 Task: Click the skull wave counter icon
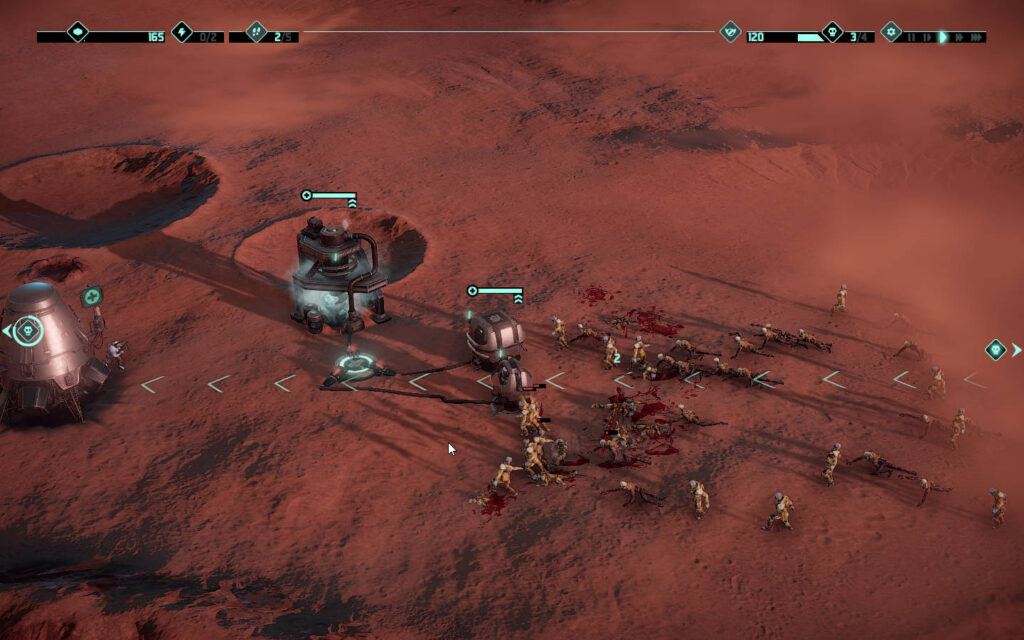tap(832, 32)
